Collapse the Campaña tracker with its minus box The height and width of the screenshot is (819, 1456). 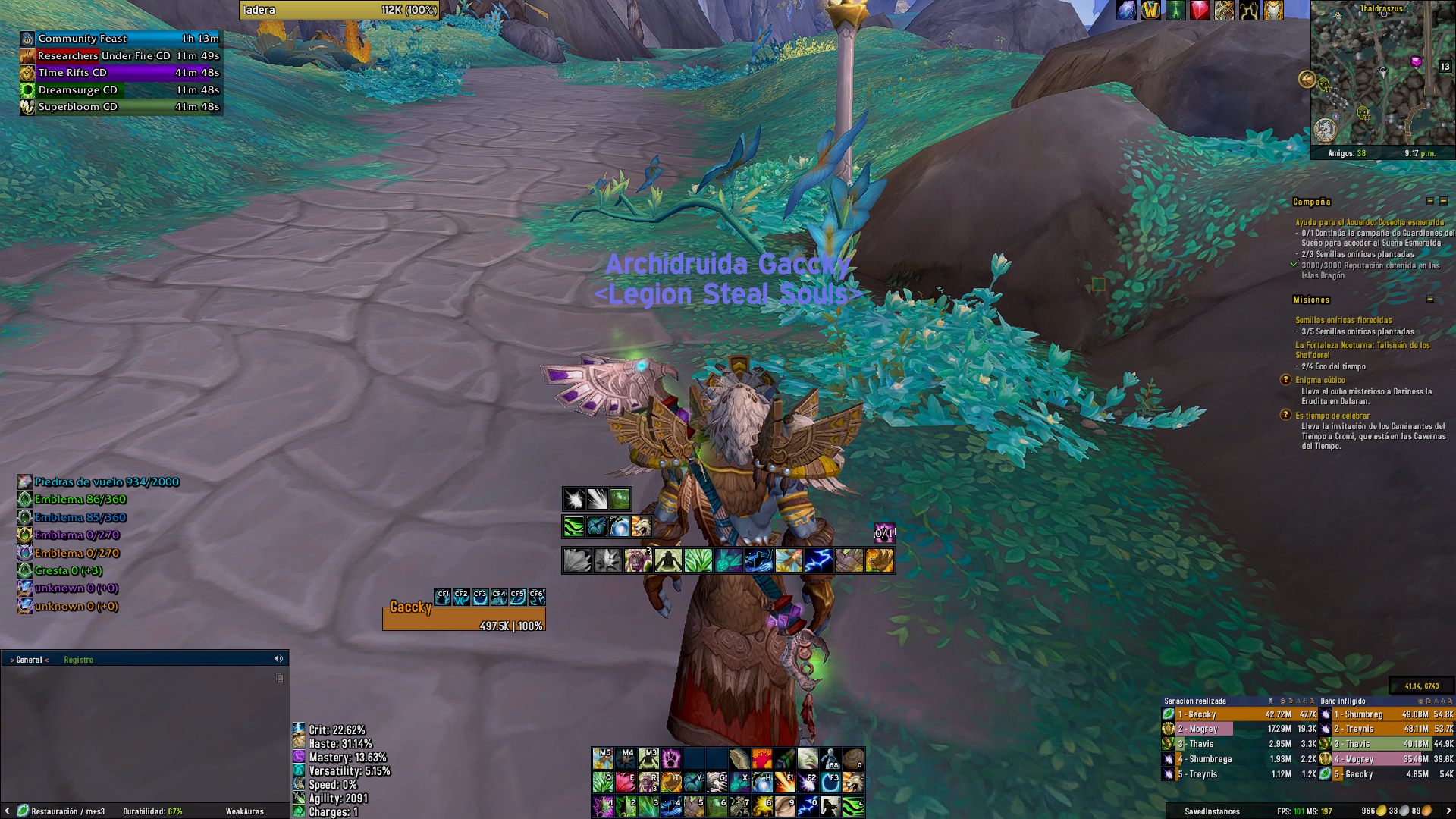(1430, 202)
